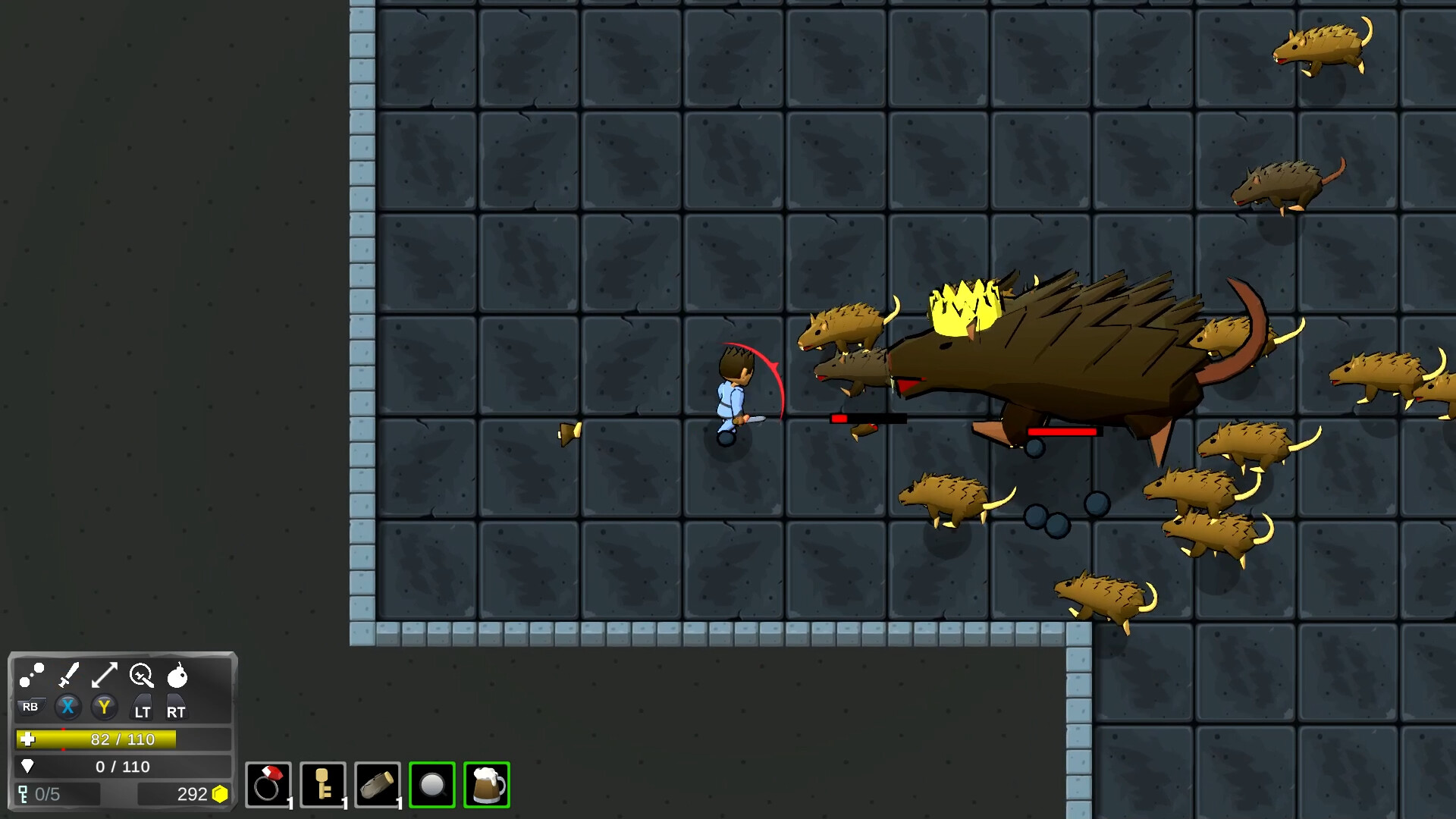Click the RB button badge
Screen dimensions: 1456x819
tap(30, 707)
